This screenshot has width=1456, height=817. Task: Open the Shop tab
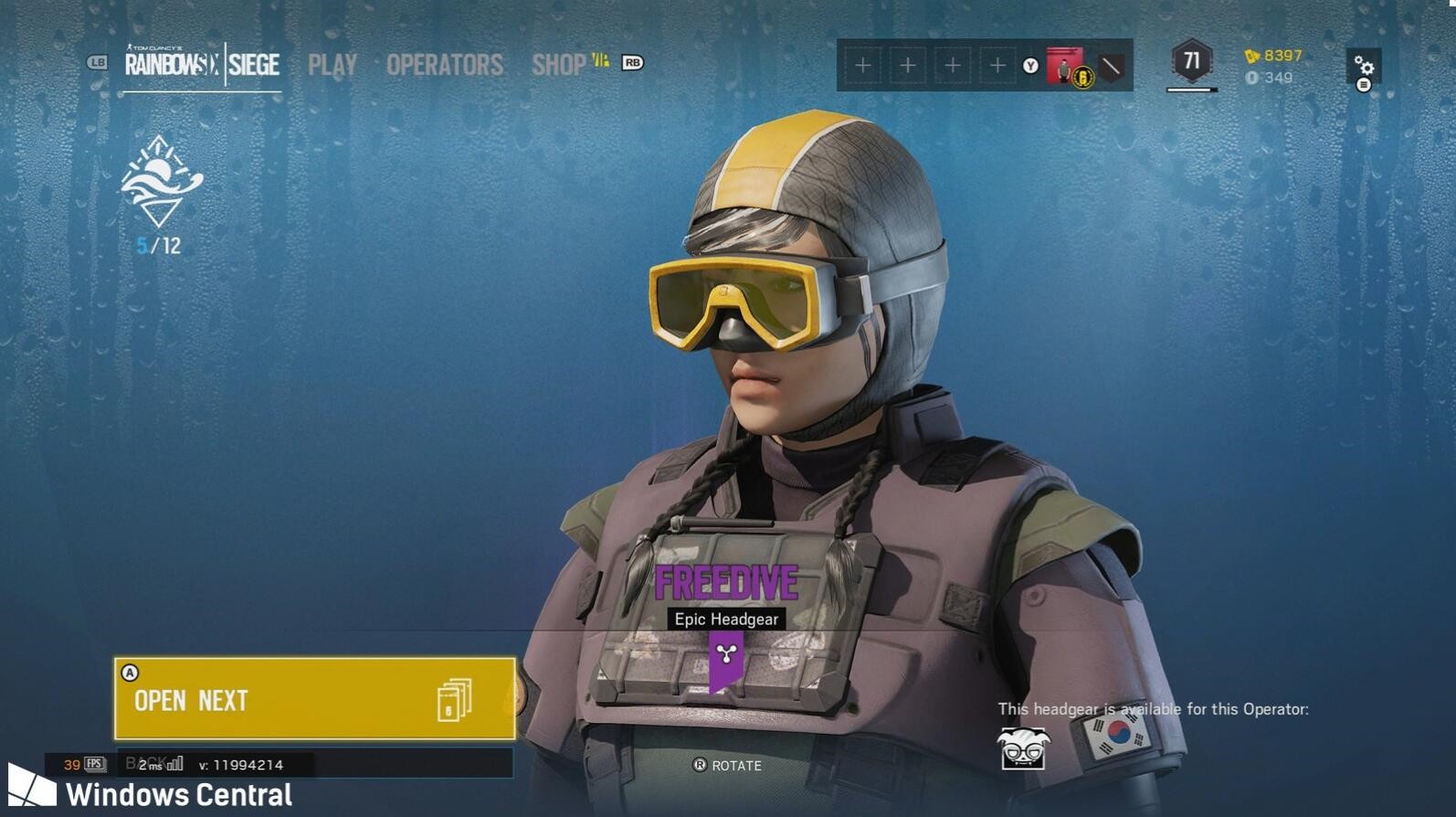pyautogui.click(x=559, y=65)
